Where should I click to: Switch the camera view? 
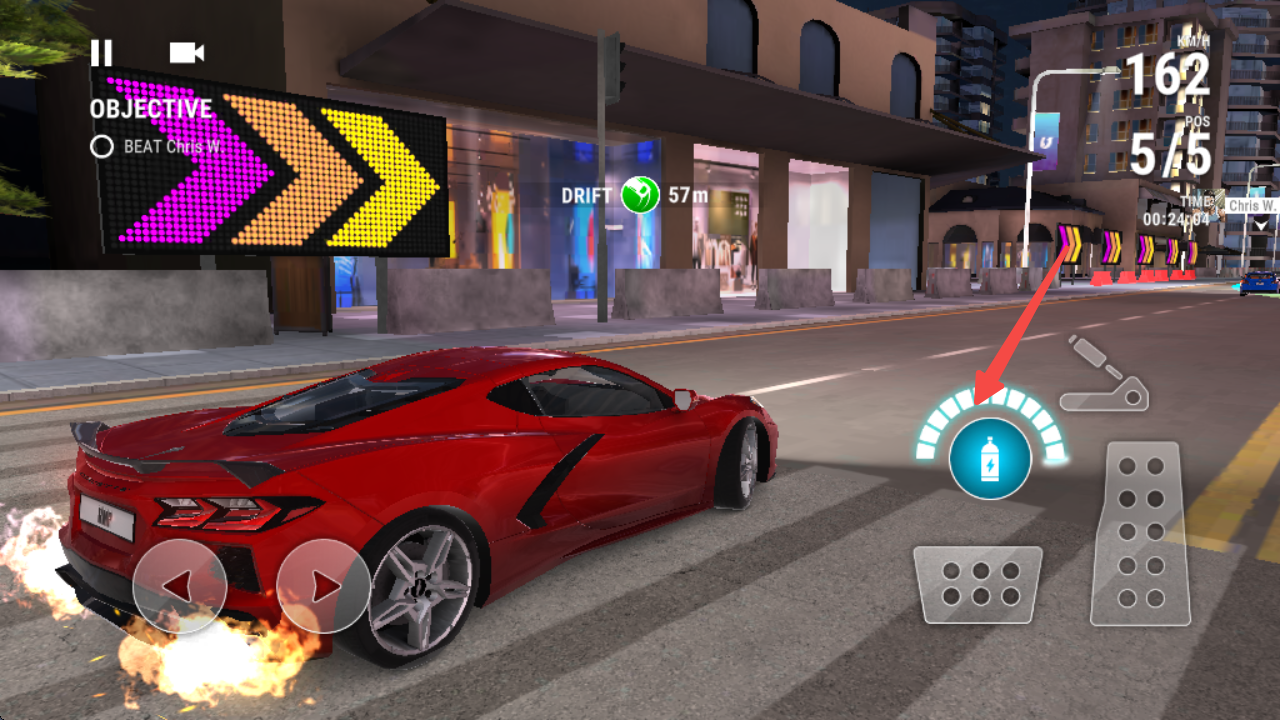tap(186, 53)
